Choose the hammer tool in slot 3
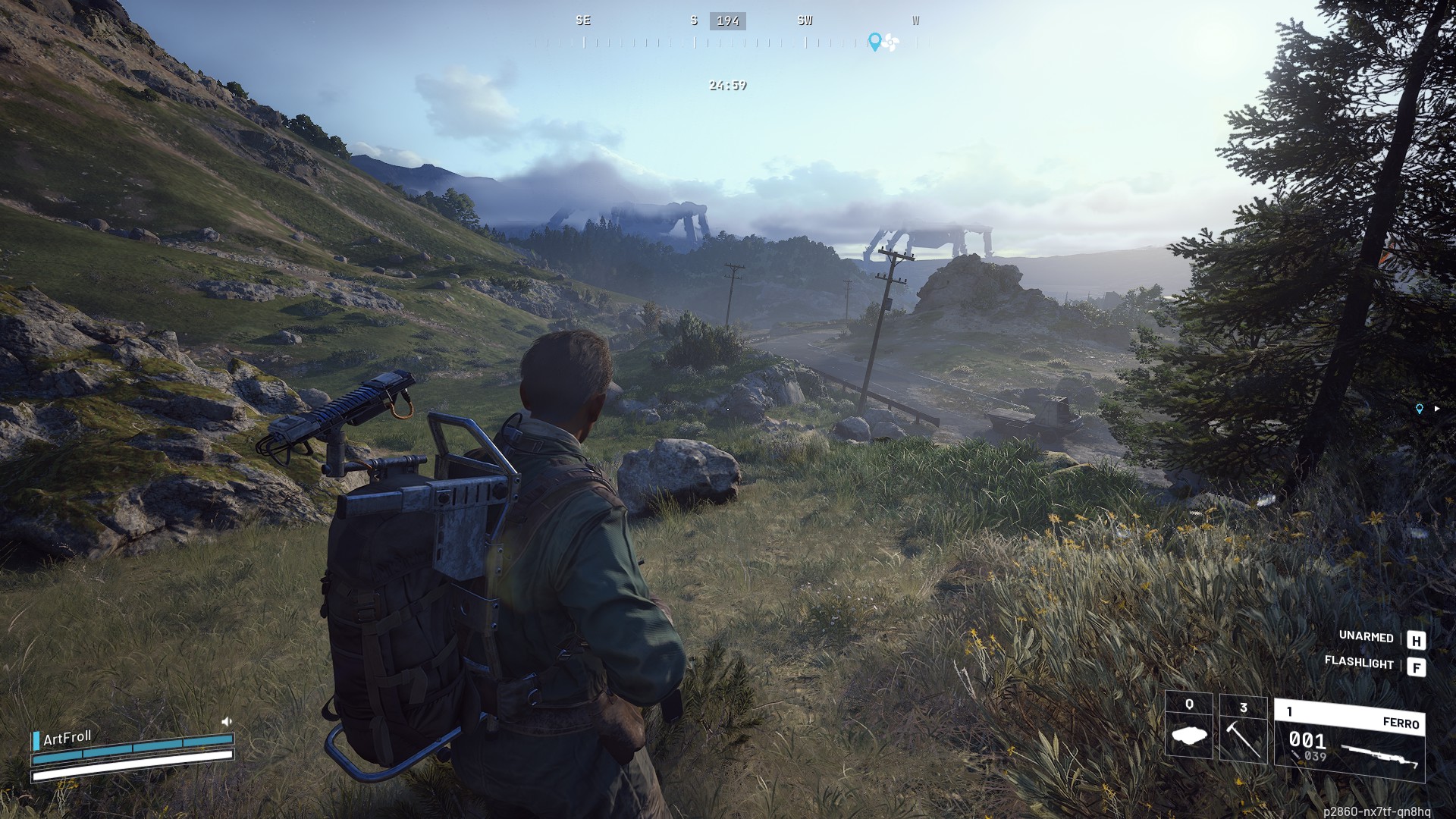The height and width of the screenshot is (819, 1456). [x=1243, y=729]
